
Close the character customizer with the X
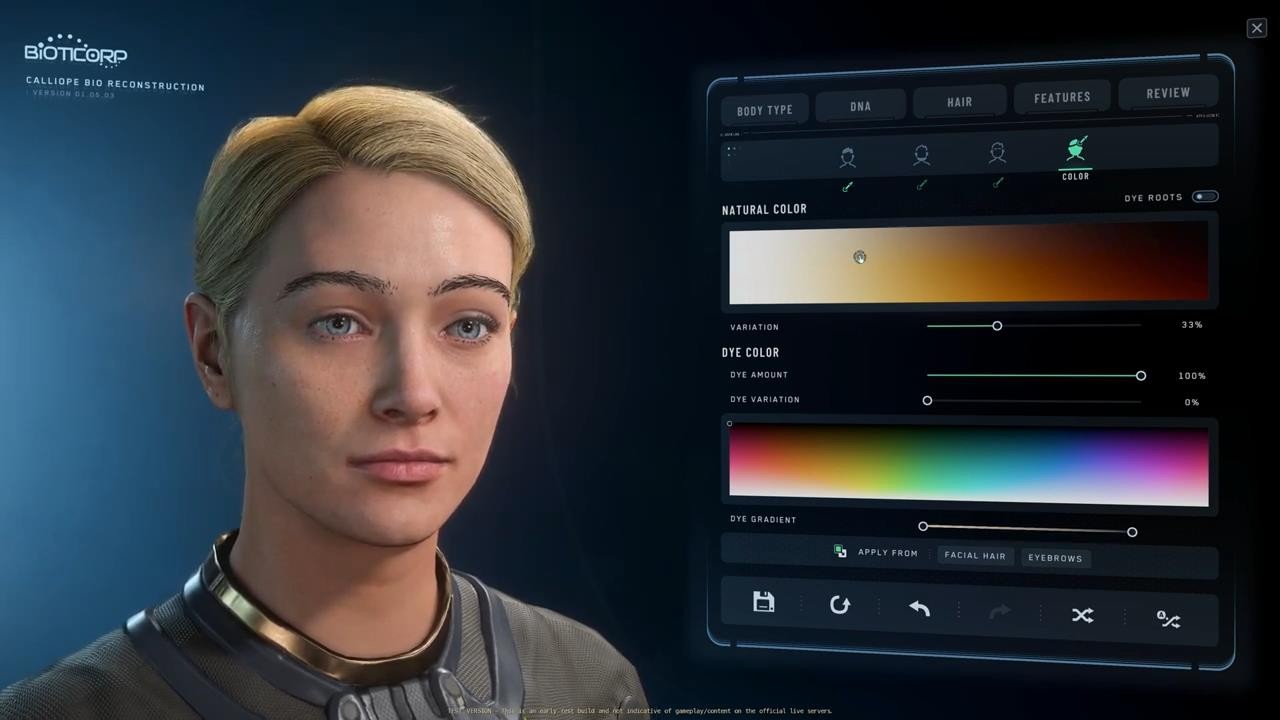point(1257,28)
